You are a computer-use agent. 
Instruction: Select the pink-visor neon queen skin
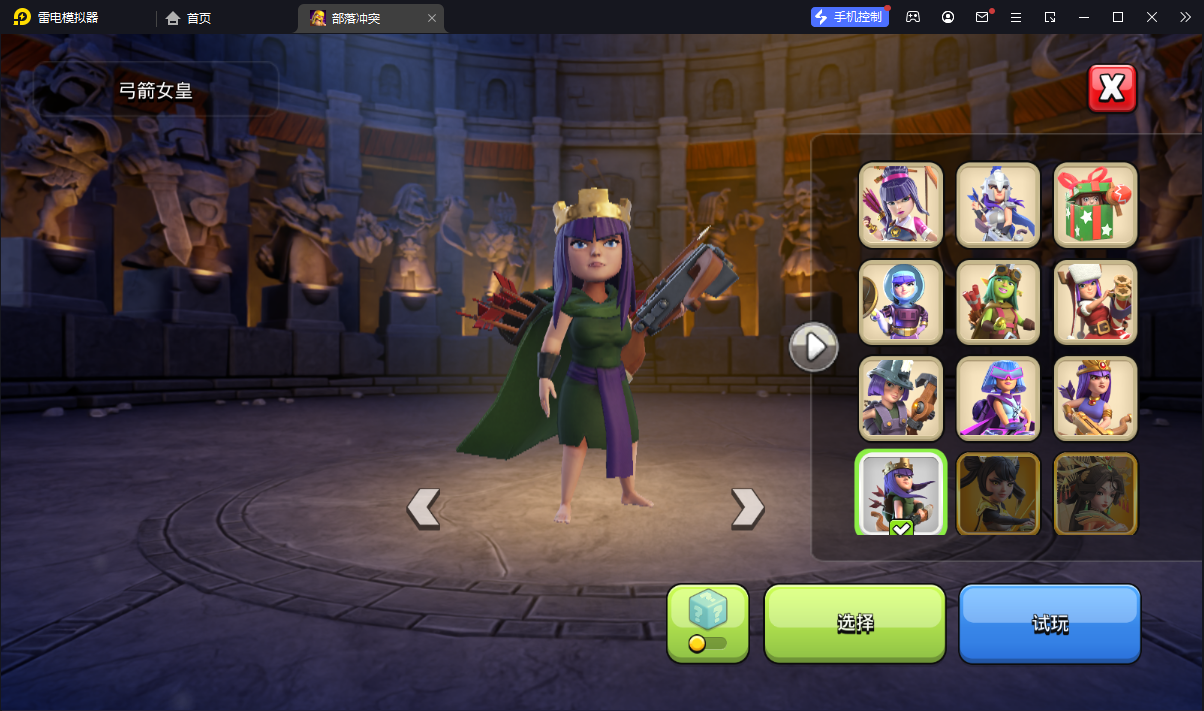998,398
